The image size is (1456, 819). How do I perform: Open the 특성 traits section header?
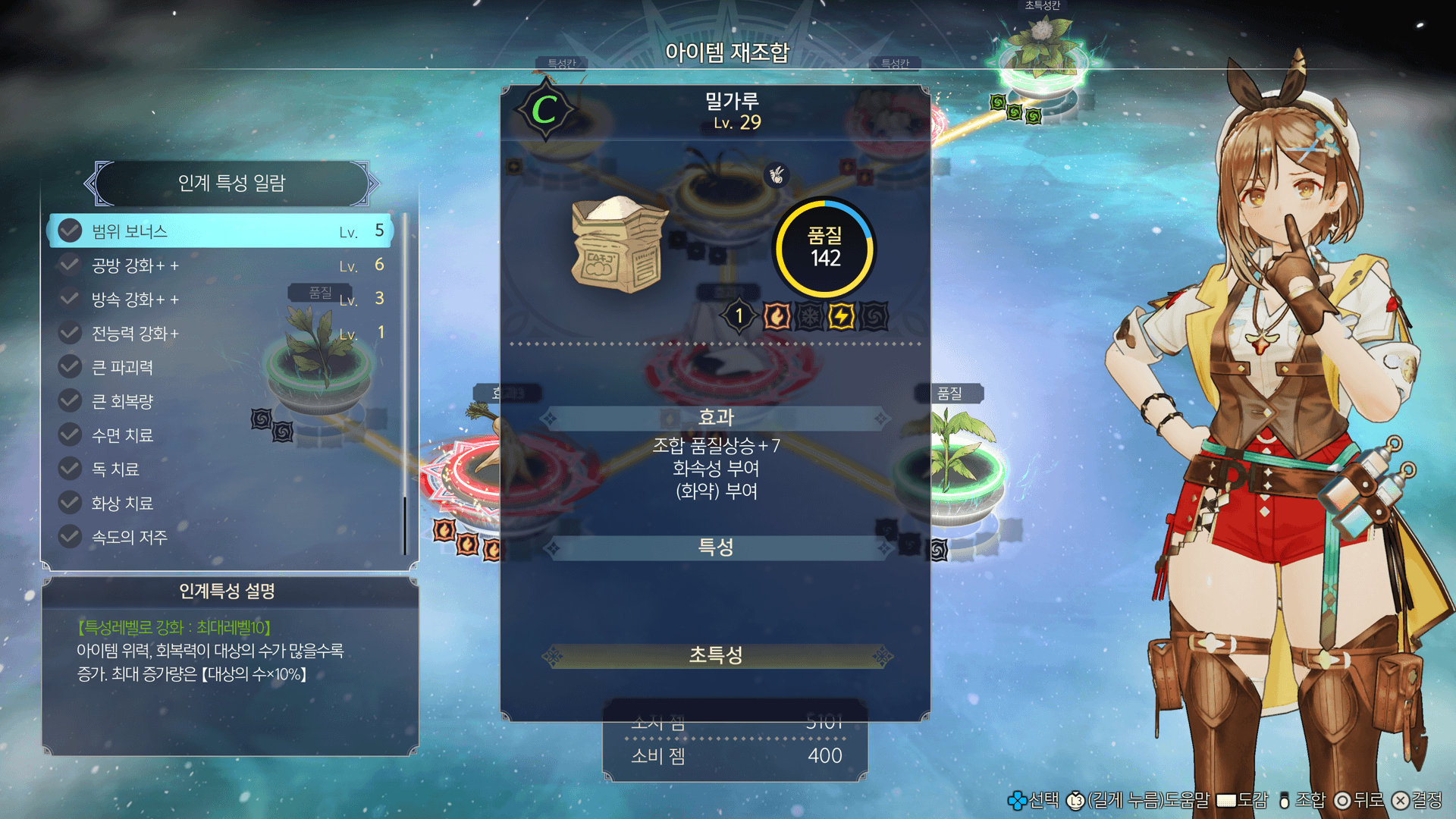coord(716,548)
